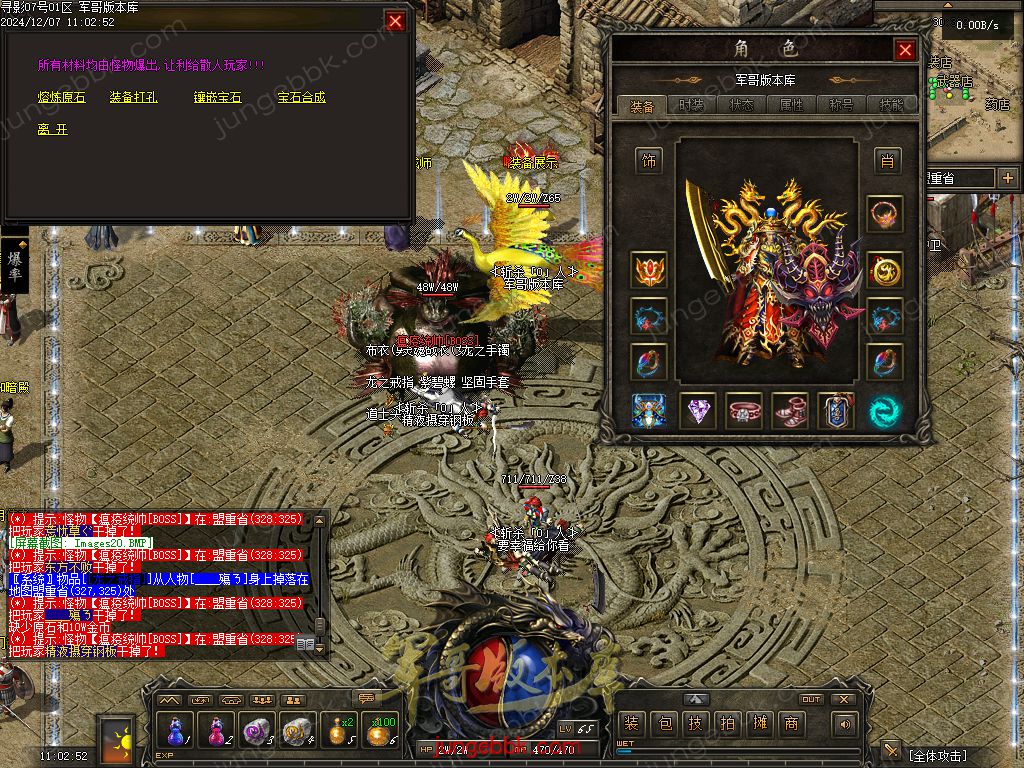Image resolution: width=1024 pixels, height=768 pixels.
Task: Show the 属性 attributes tab
Action: click(x=791, y=105)
